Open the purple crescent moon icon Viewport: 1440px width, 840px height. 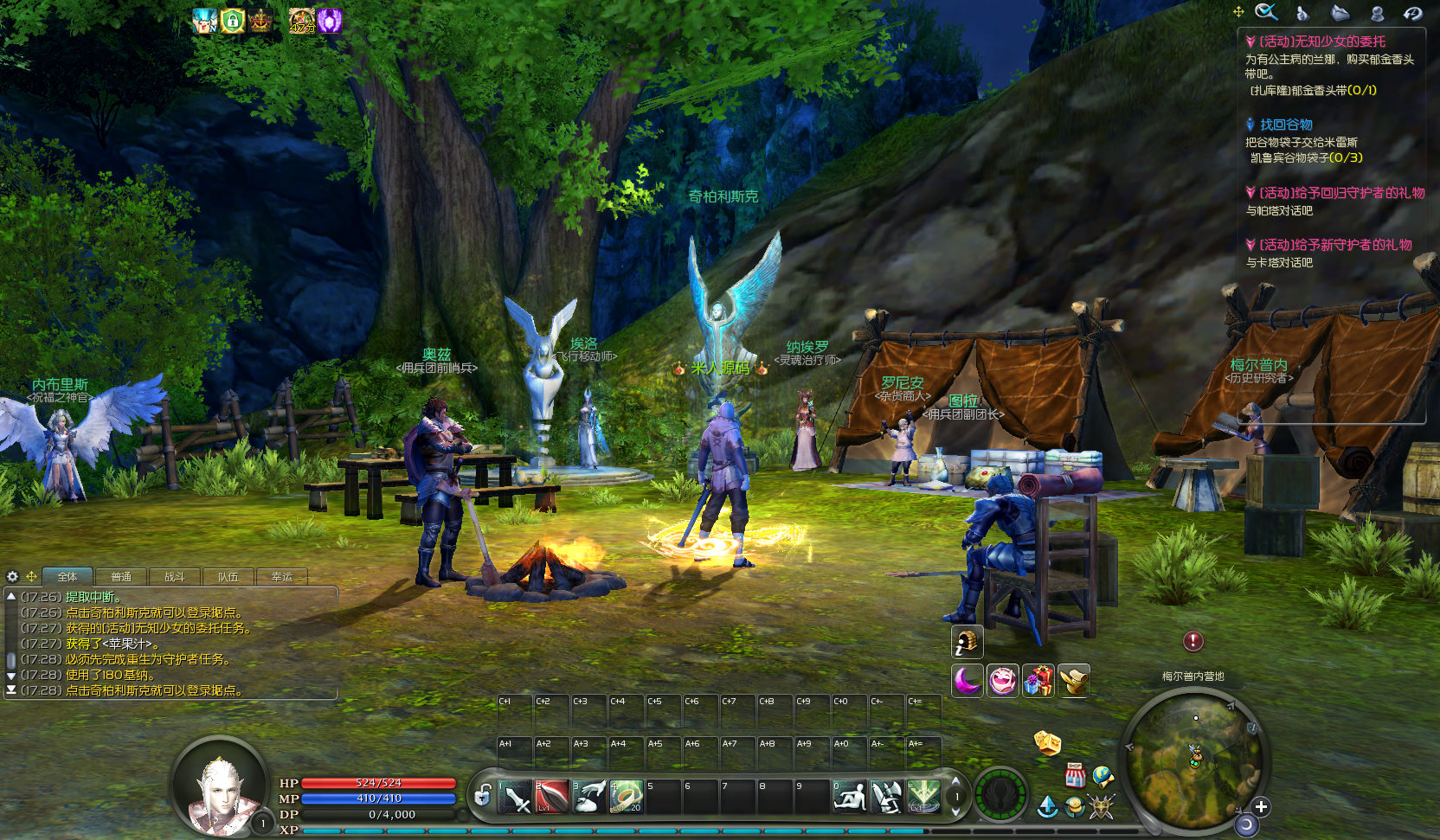967,681
